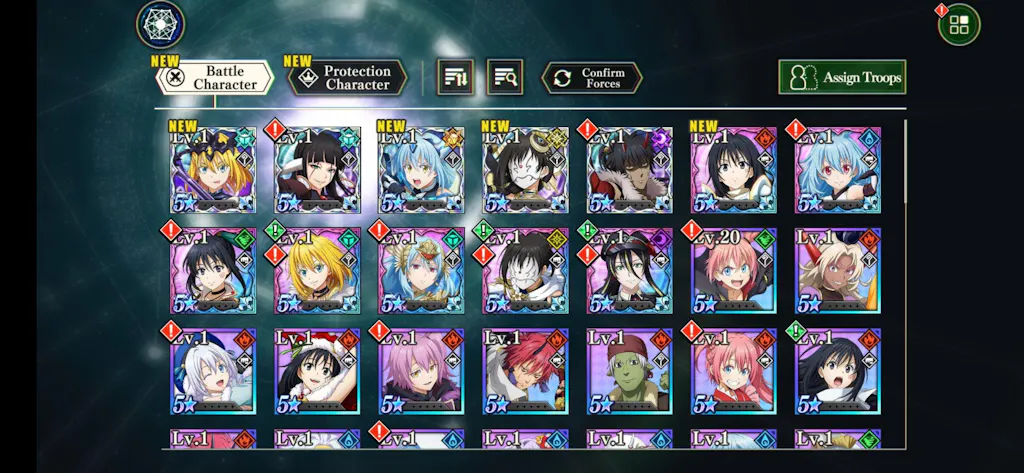Image resolution: width=1024 pixels, height=473 pixels.
Task: Open the Protection Character tab
Action: coord(348,78)
